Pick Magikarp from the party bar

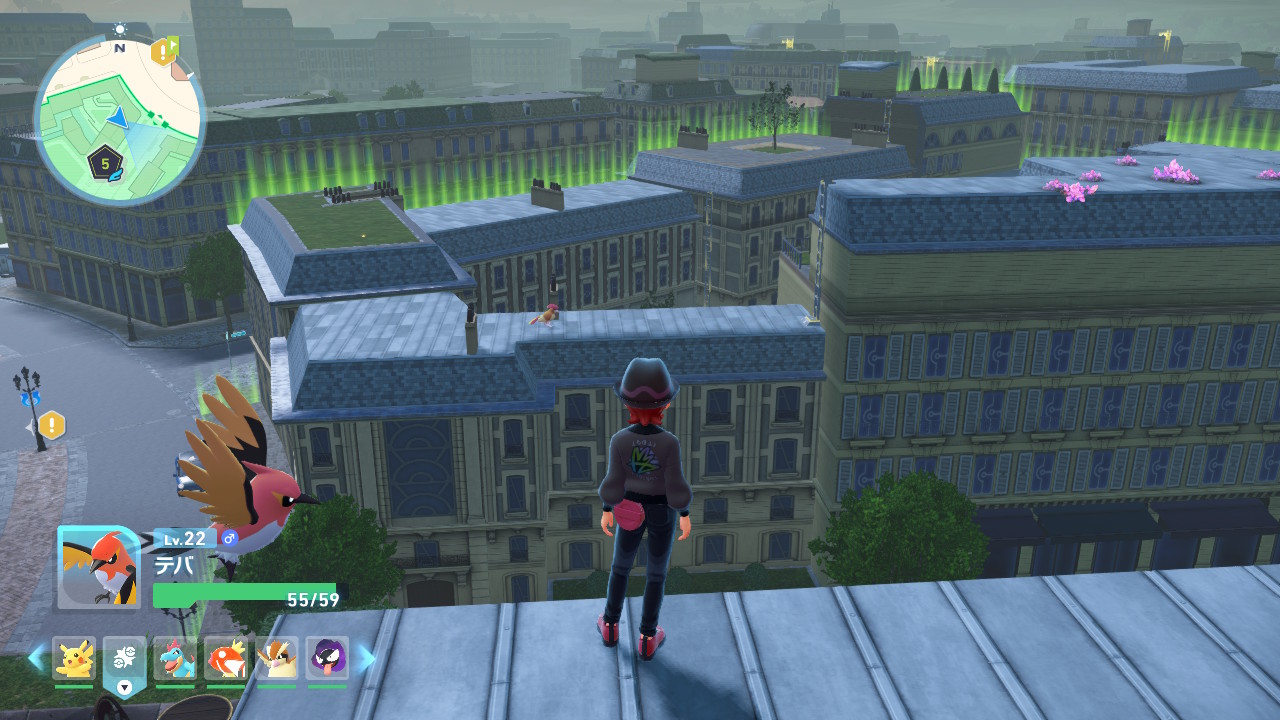point(226,658)
